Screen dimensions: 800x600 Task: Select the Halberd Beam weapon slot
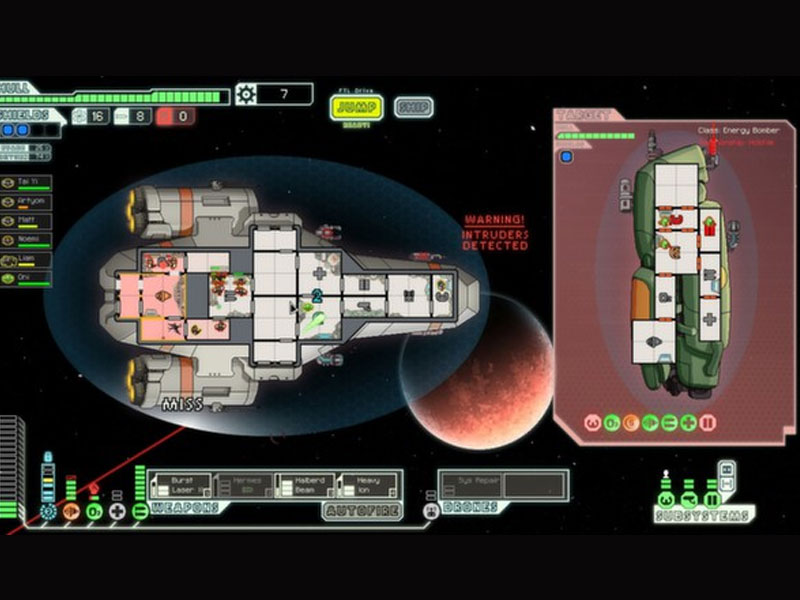[x=306, y=485]
